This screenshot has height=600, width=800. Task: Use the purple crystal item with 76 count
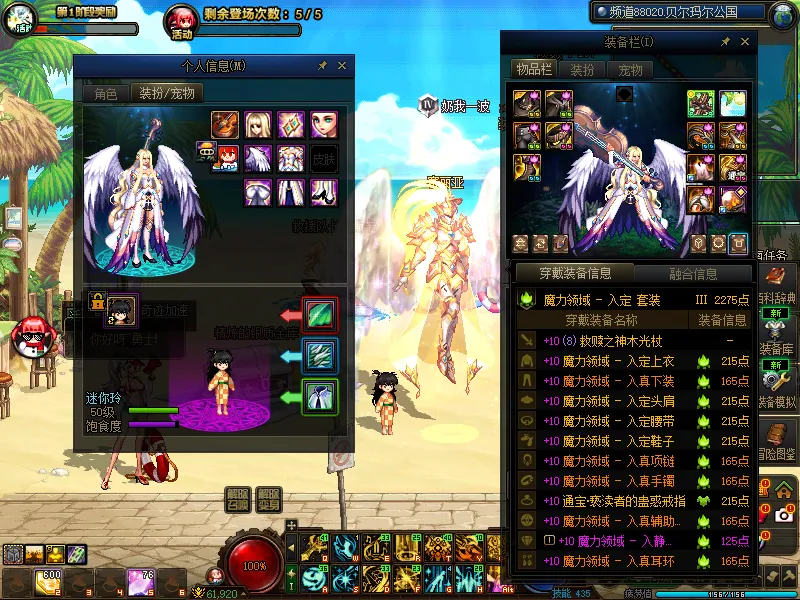pos(140,580)
